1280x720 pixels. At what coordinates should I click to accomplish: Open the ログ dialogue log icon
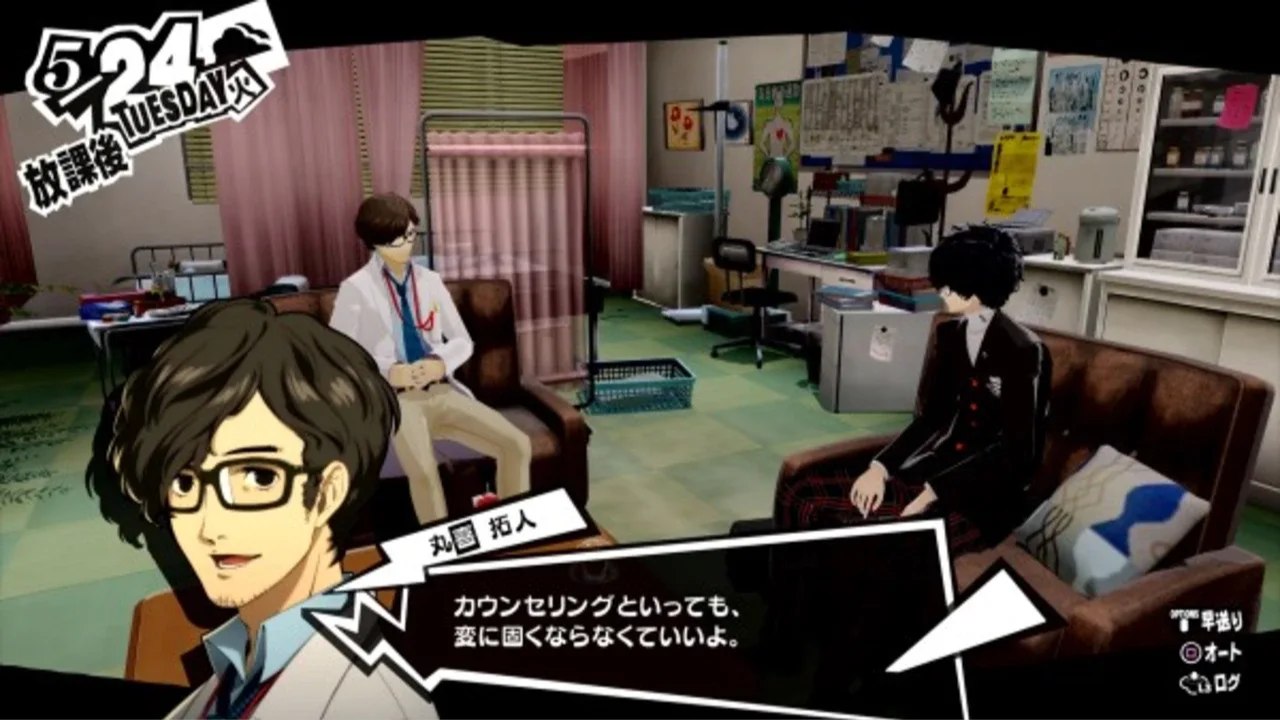point(1196,681)
